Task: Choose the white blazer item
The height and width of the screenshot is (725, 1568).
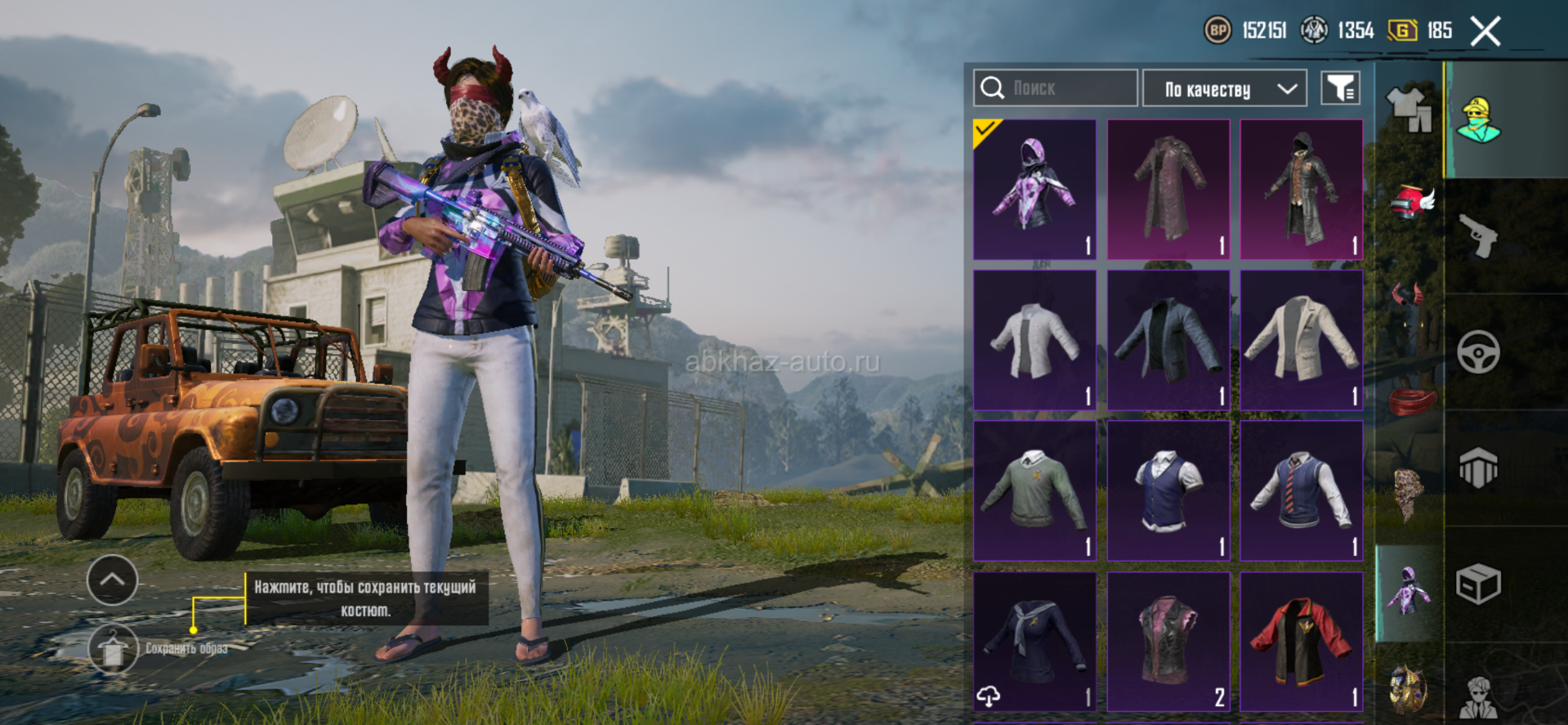Action: pyautogui.click(x=1301, y=340)
